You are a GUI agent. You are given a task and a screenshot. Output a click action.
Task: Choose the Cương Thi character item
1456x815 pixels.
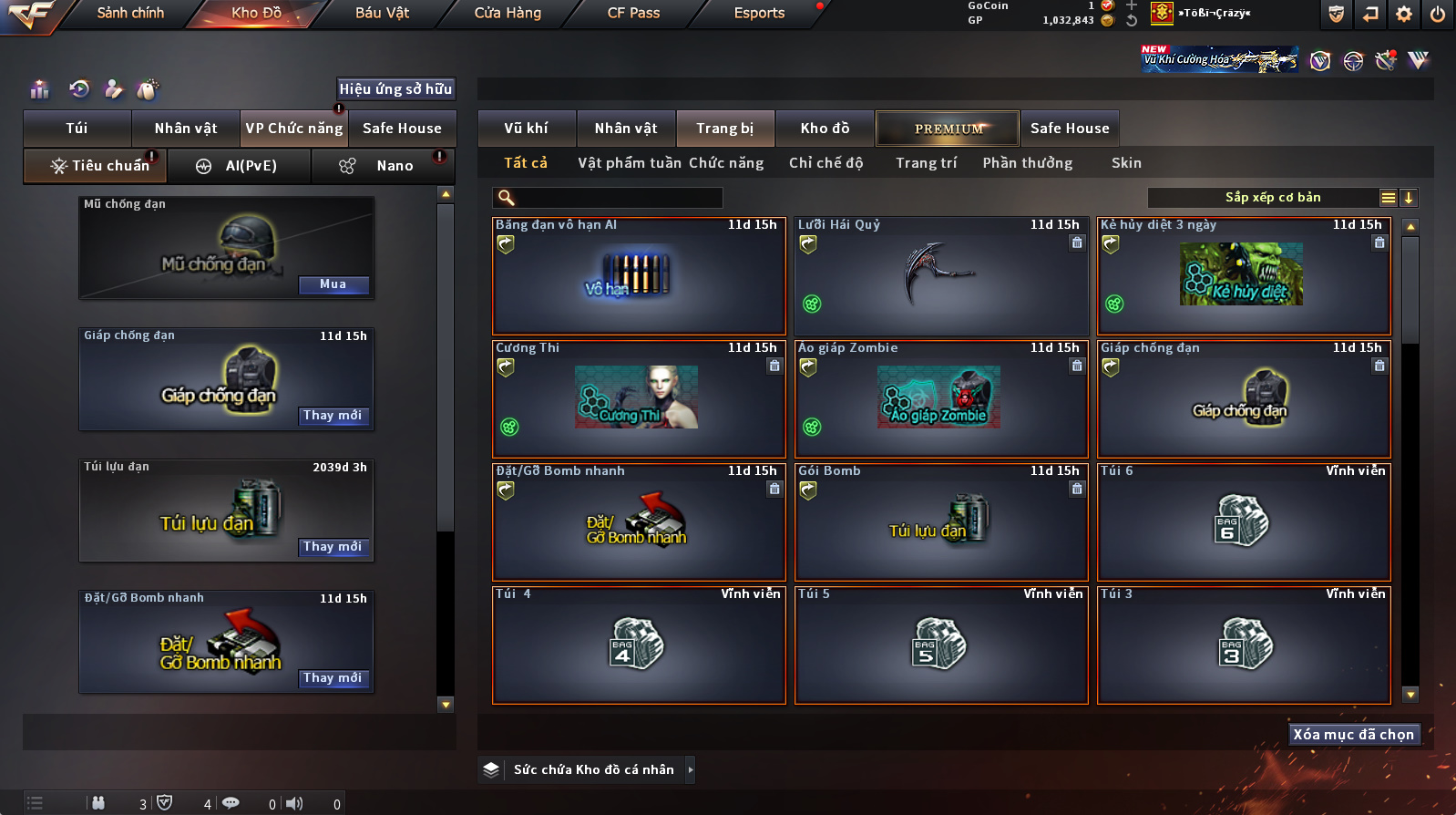[x=638, y=398]
